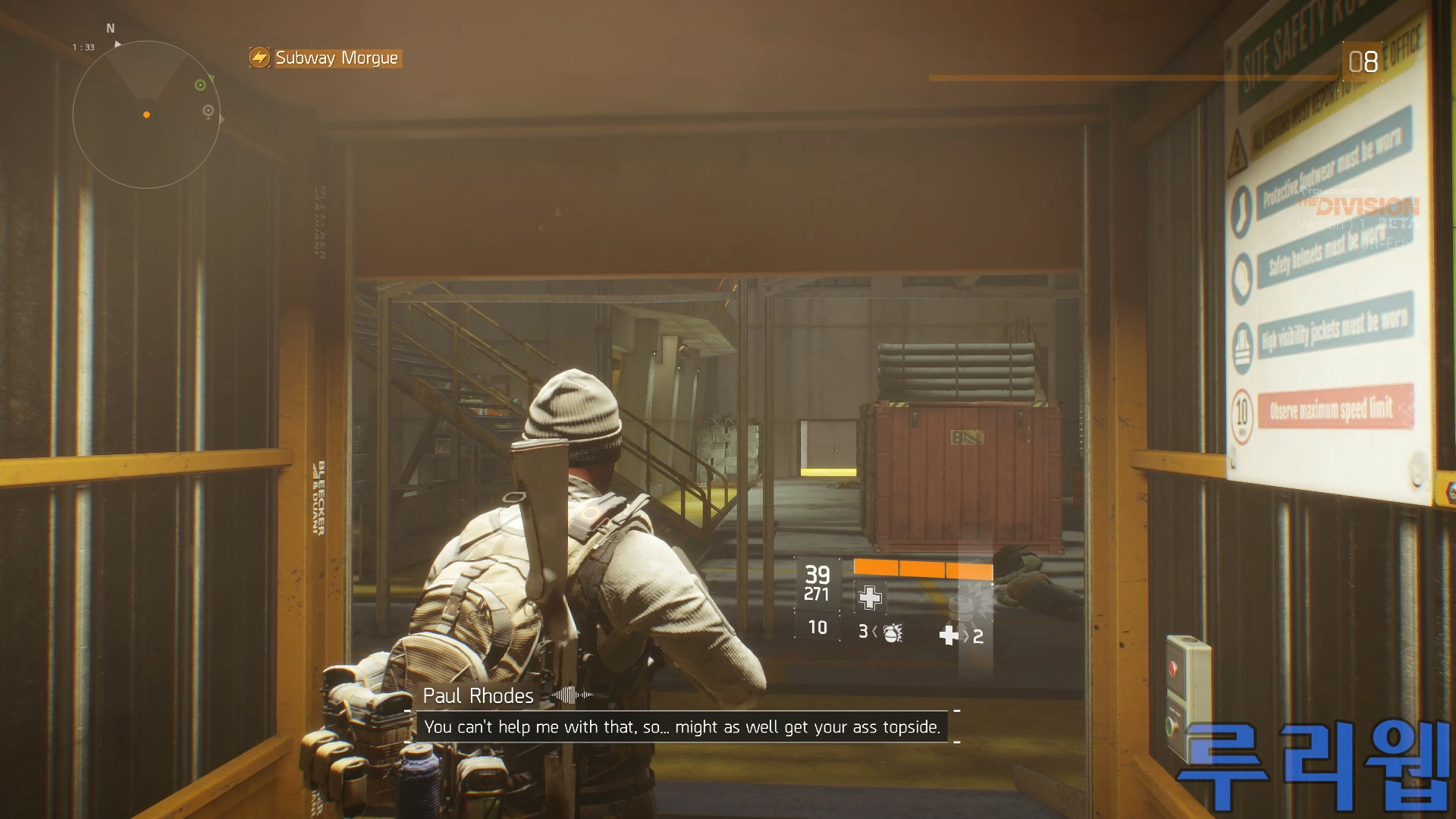
Task: Select the grenade icon
Action: (893, 632)
